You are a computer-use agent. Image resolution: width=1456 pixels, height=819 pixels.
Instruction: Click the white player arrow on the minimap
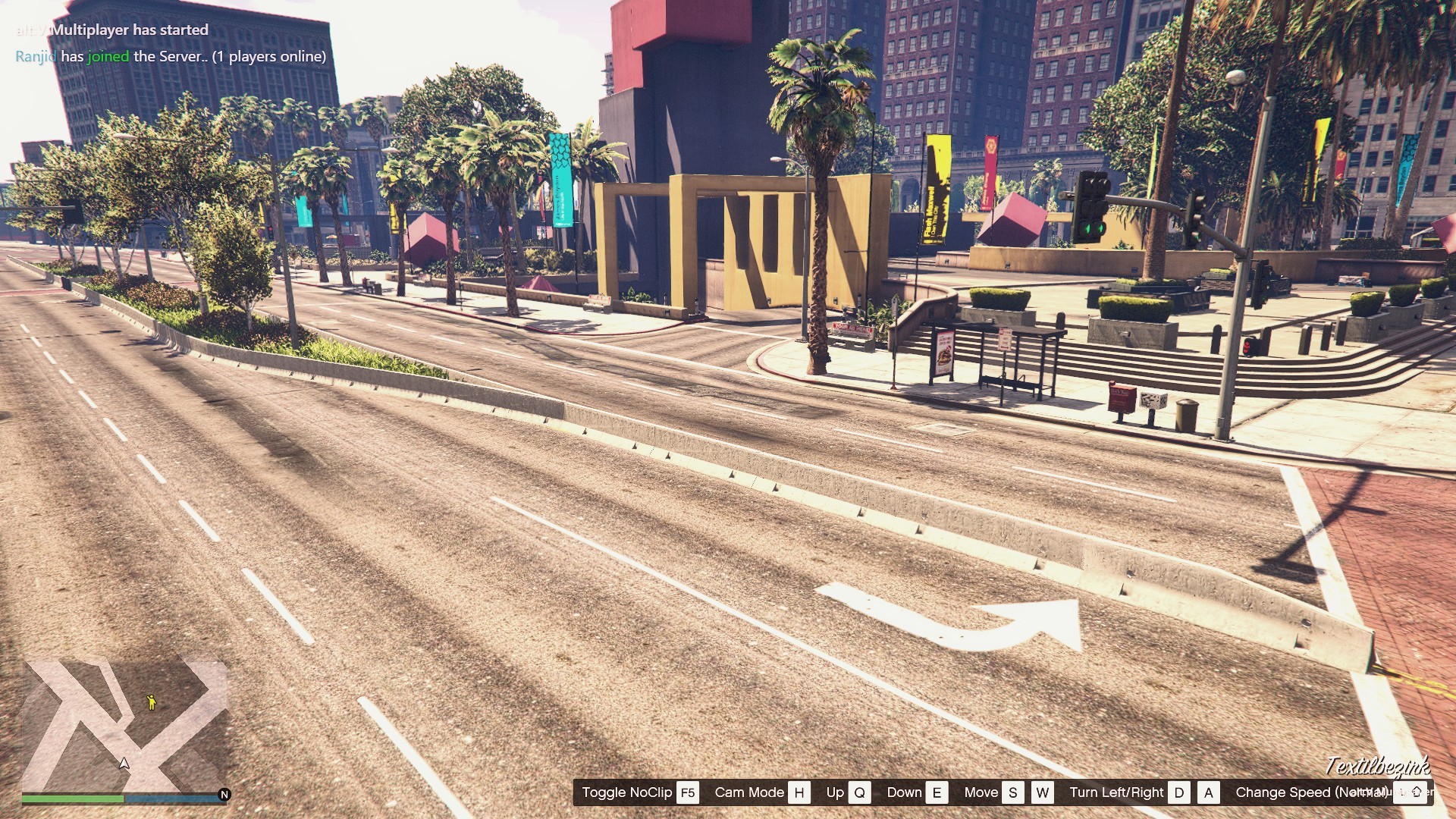pyautogui.click(x=124, y=763)
